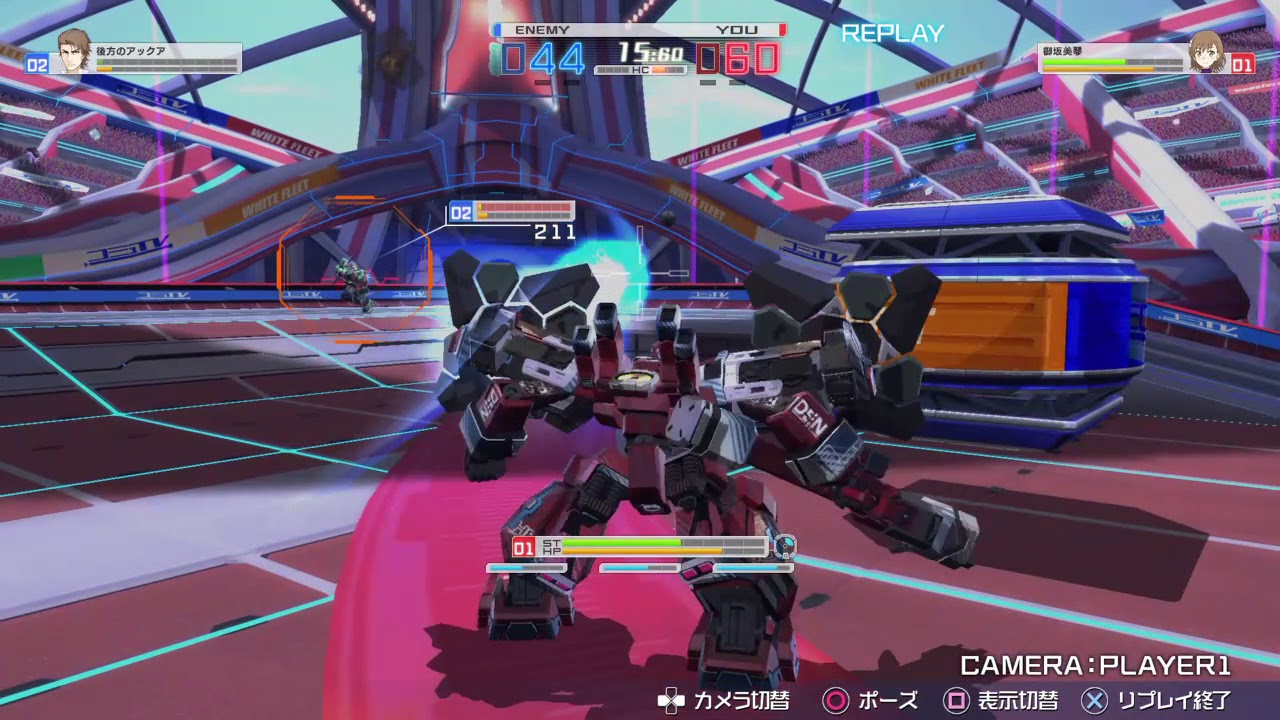1280x720 pixels.
Task: Click the boost gauge dial beside the HP bar
Action: [x=785, y=546]
